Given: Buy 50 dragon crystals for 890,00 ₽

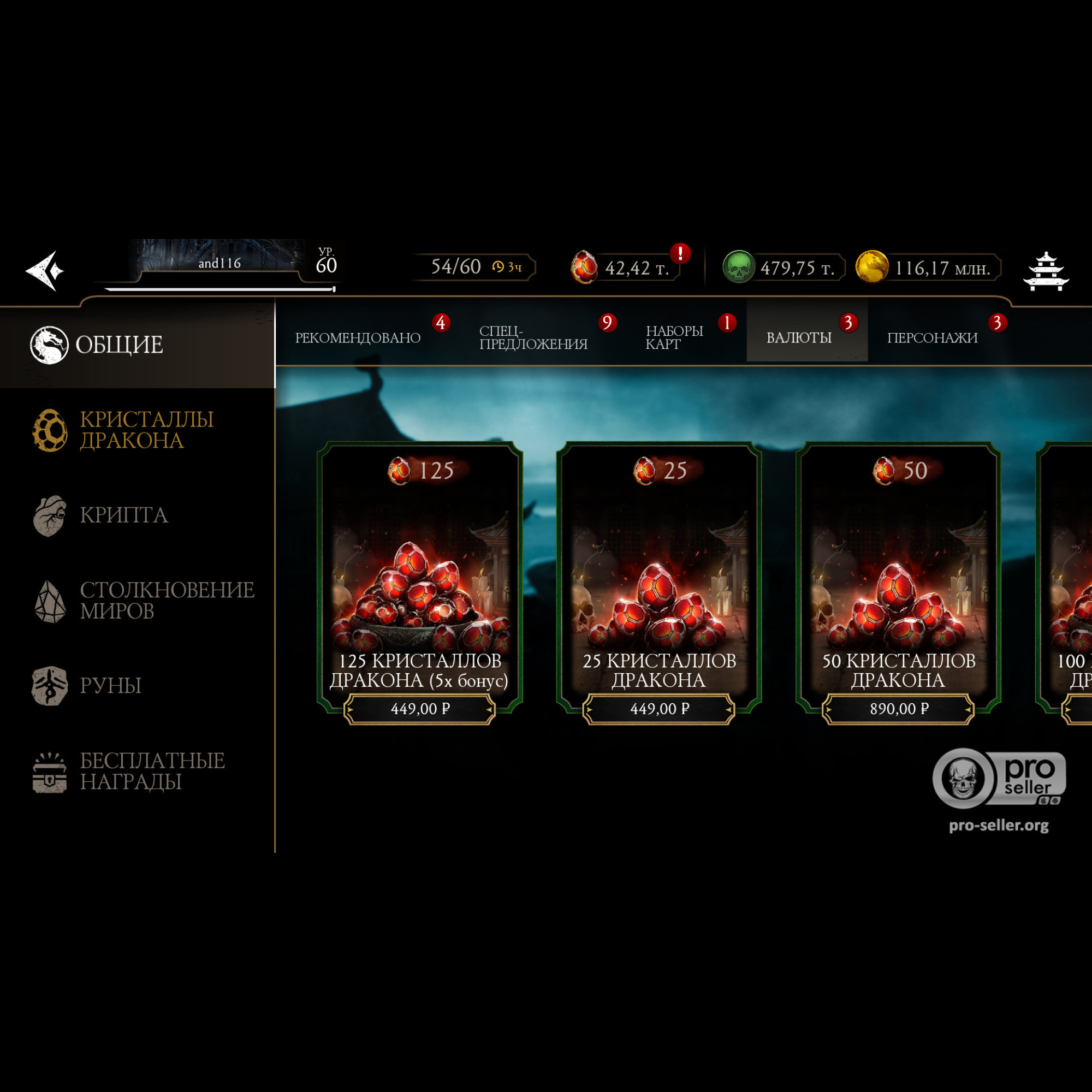Looking at the screenshot, I should [899, 708].
